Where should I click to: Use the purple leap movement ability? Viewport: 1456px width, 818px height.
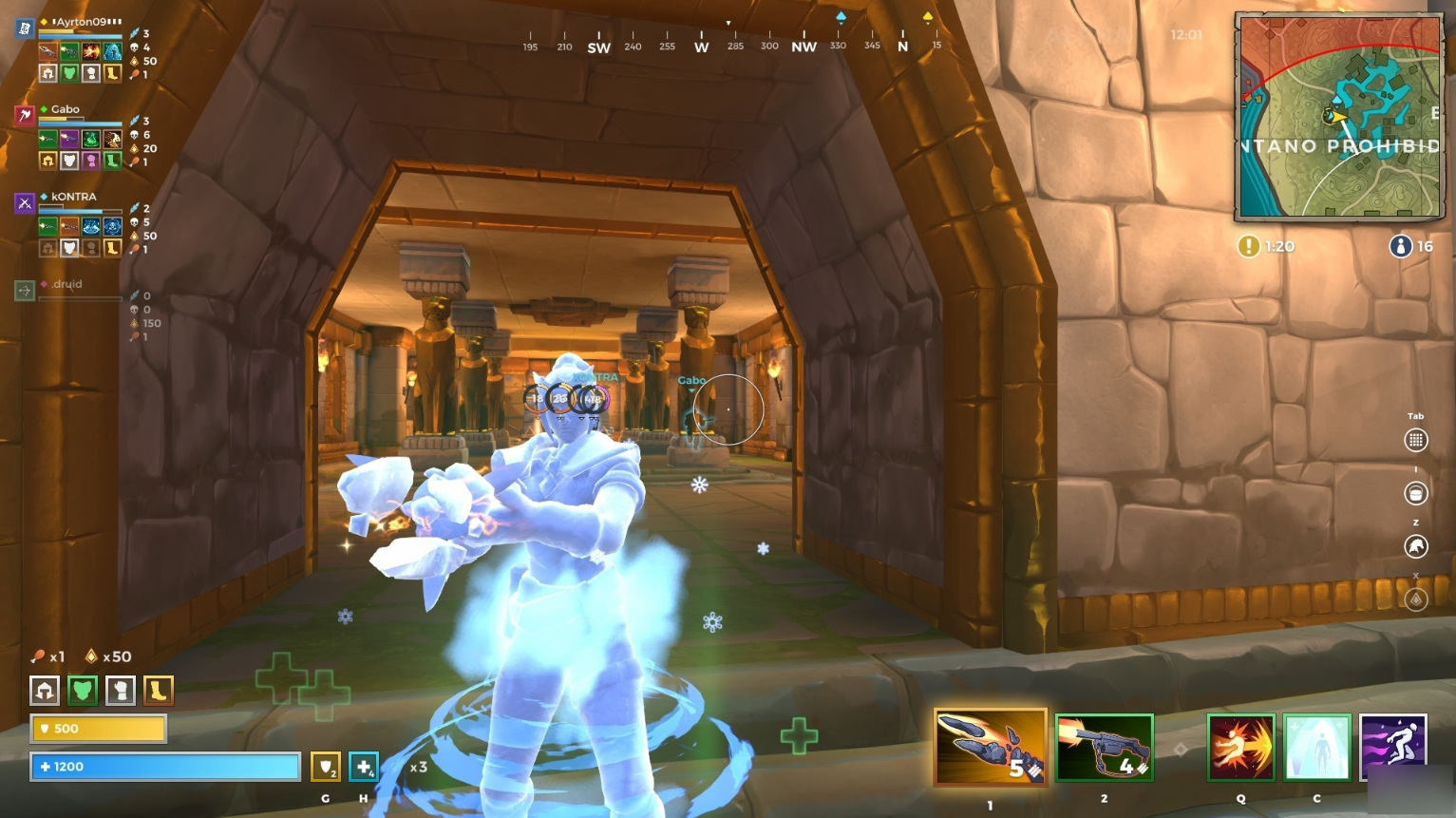coord(1392,747)
